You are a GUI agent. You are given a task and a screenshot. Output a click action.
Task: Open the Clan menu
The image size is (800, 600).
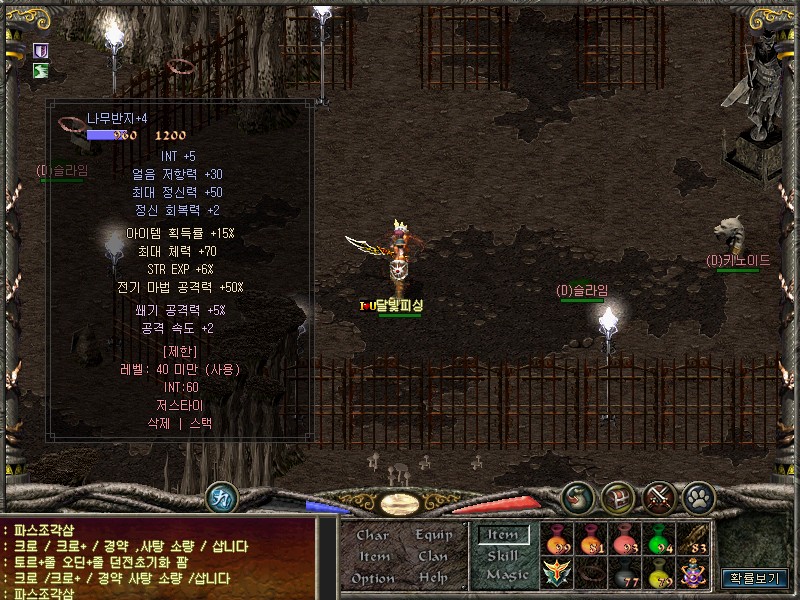pos(433,556)
